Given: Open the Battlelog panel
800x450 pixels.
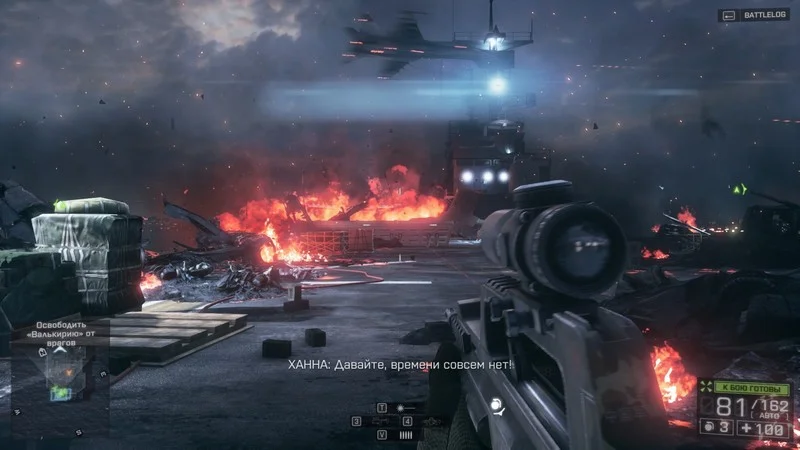Looking at the screenshot, I should pyautogui.click(x=754, y=15).
